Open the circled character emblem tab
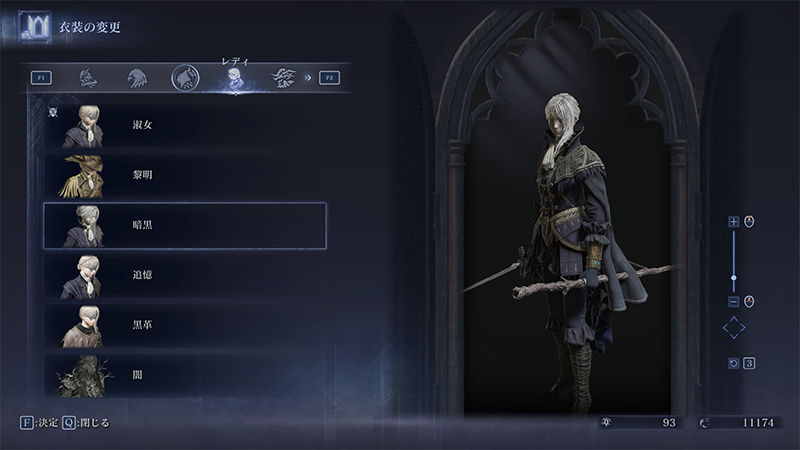800x450 pixels. [184, 77]
